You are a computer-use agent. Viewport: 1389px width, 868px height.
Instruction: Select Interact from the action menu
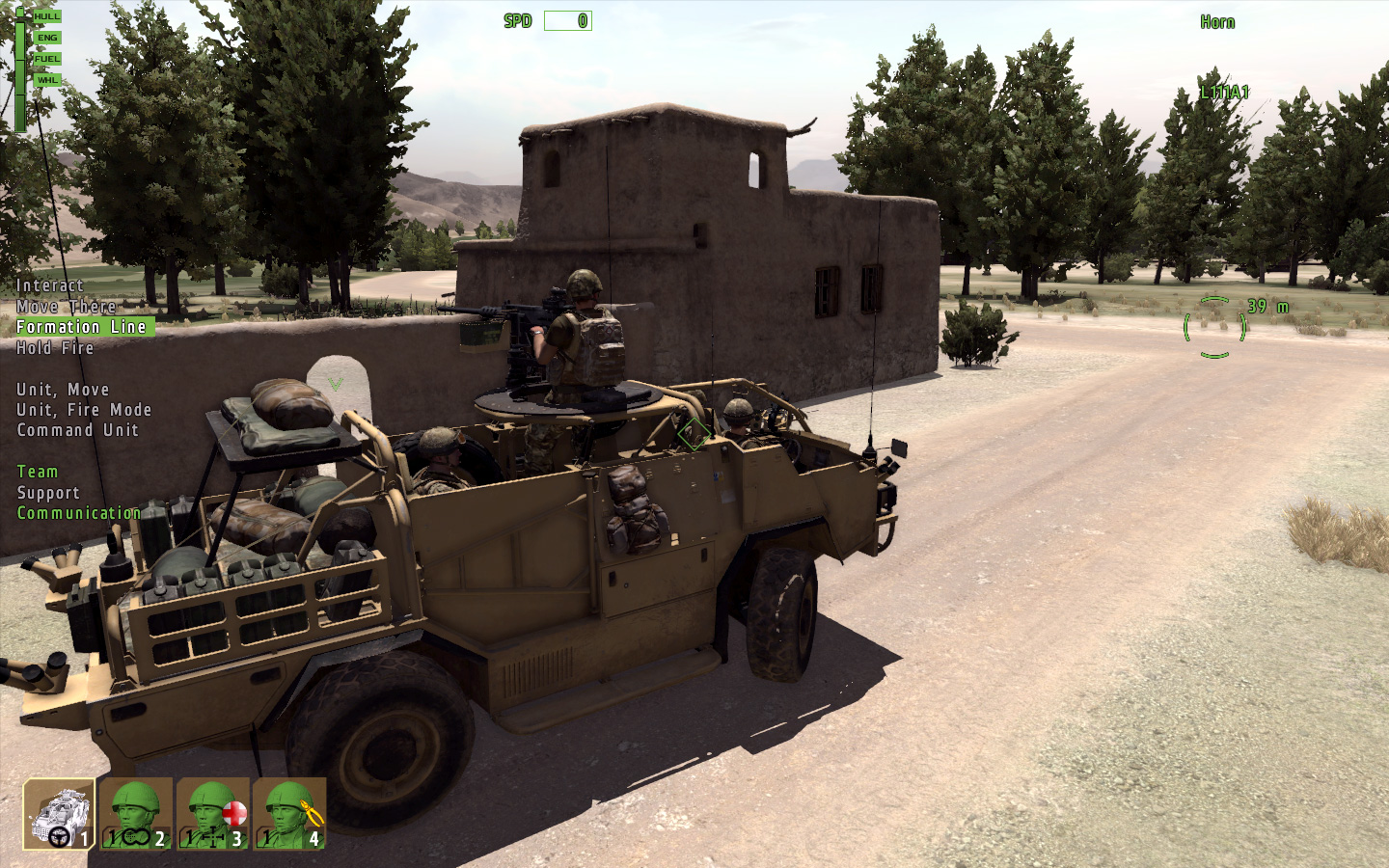point(49,285)
